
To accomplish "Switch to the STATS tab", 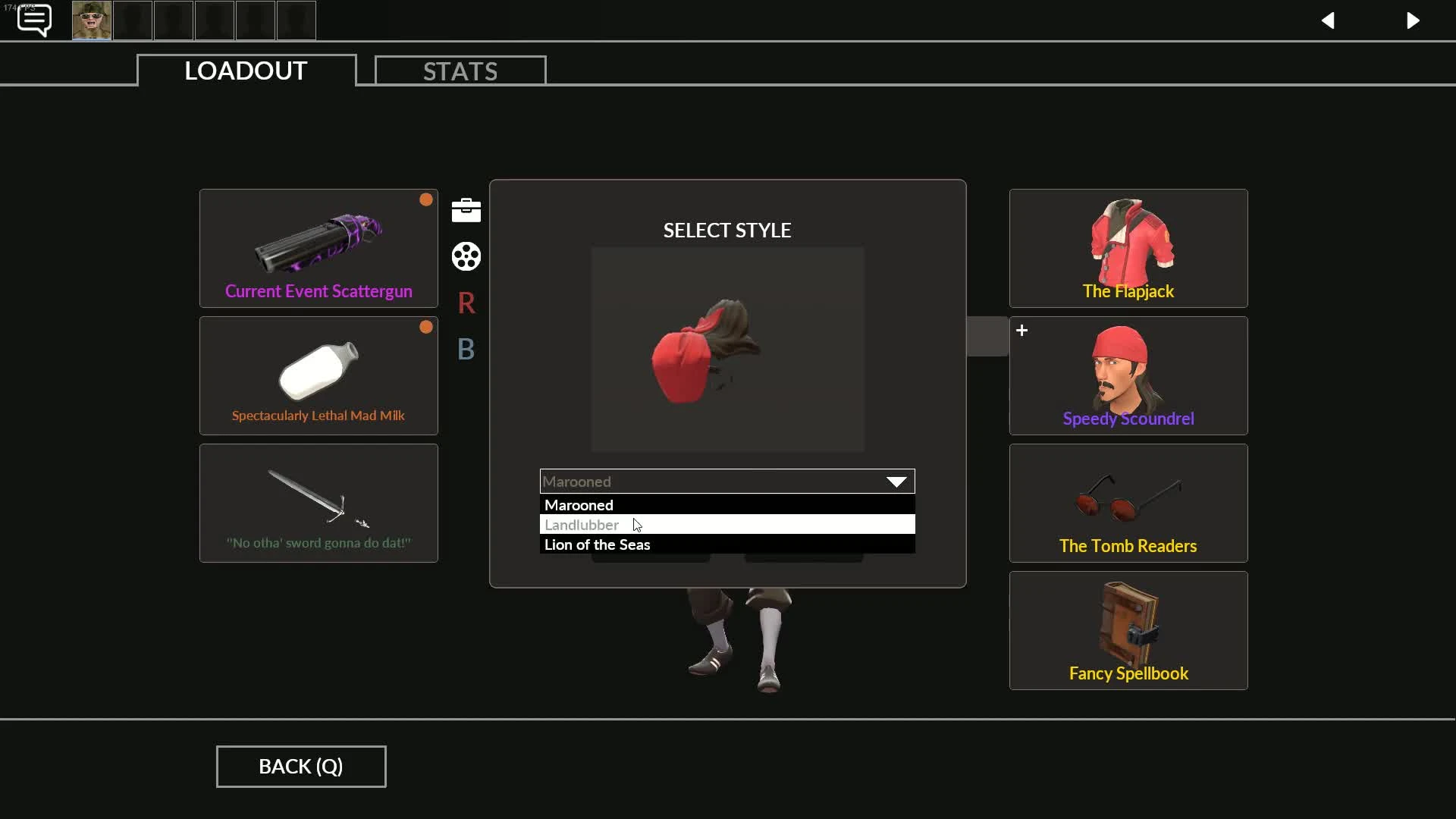I will 460,71.
